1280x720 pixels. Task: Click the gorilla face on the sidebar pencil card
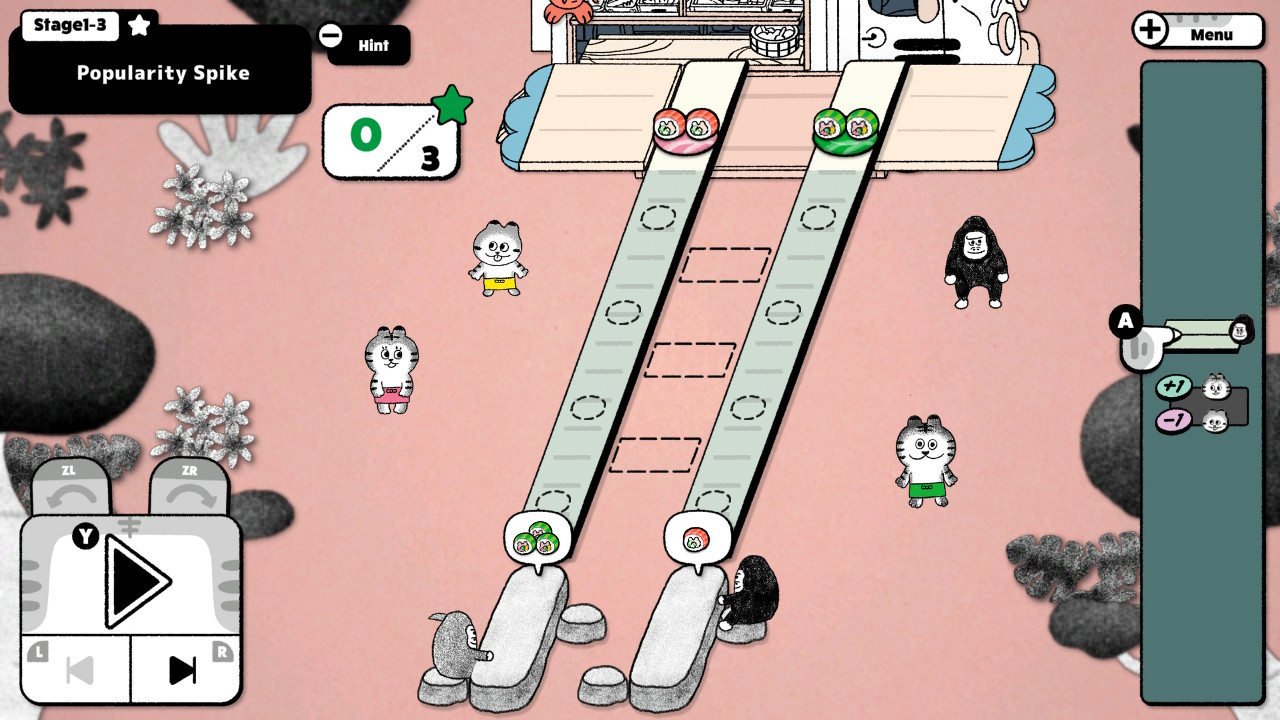(x=1240, y=331)
